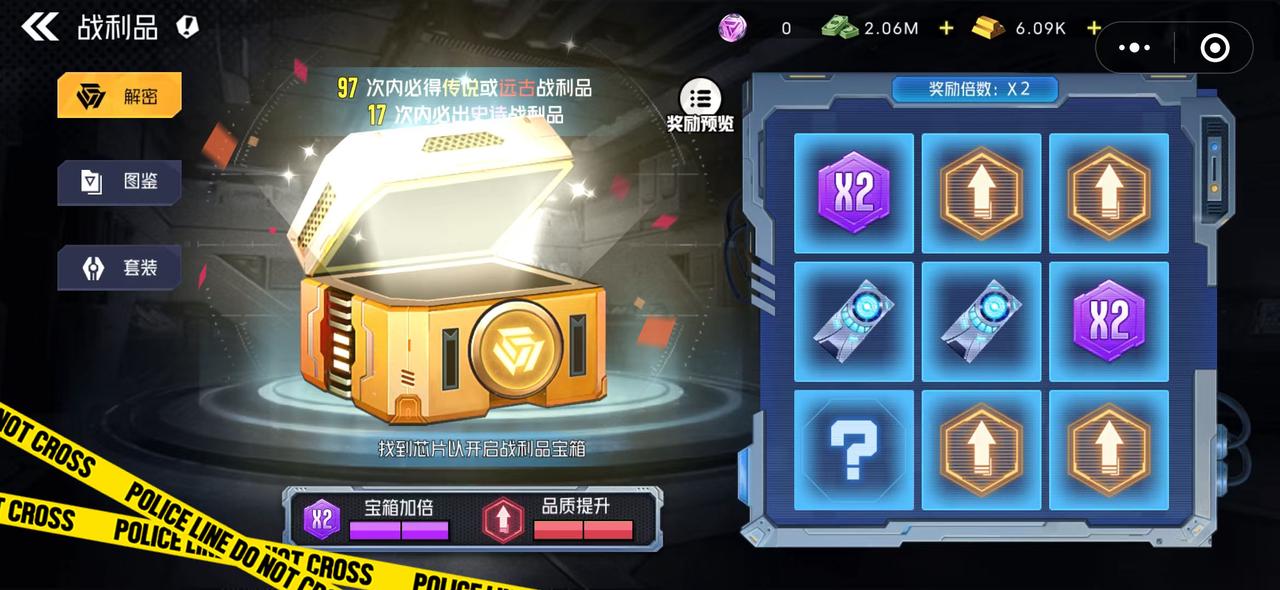Viewport: 1280px width, 590px height.
Task: Close the mini-program with the circle button
Action: coord(1214,47)
